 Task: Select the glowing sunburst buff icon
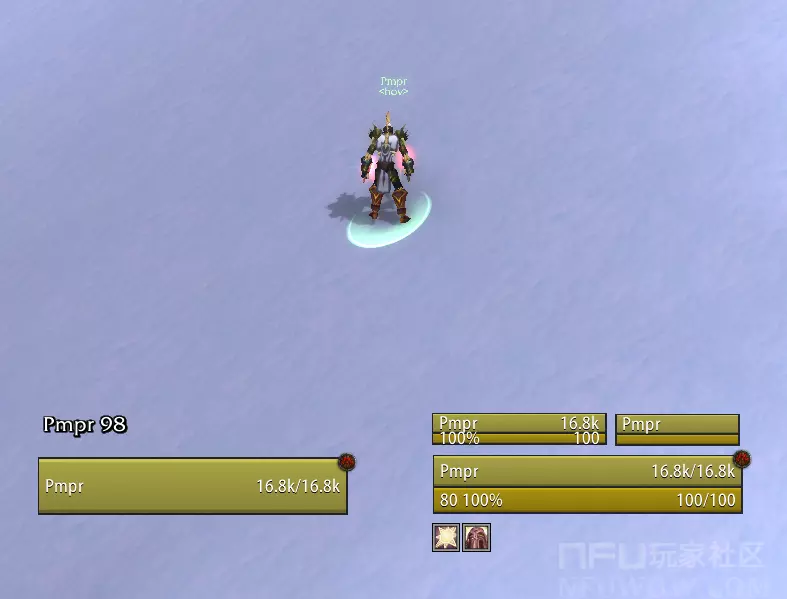coord(445,538)
